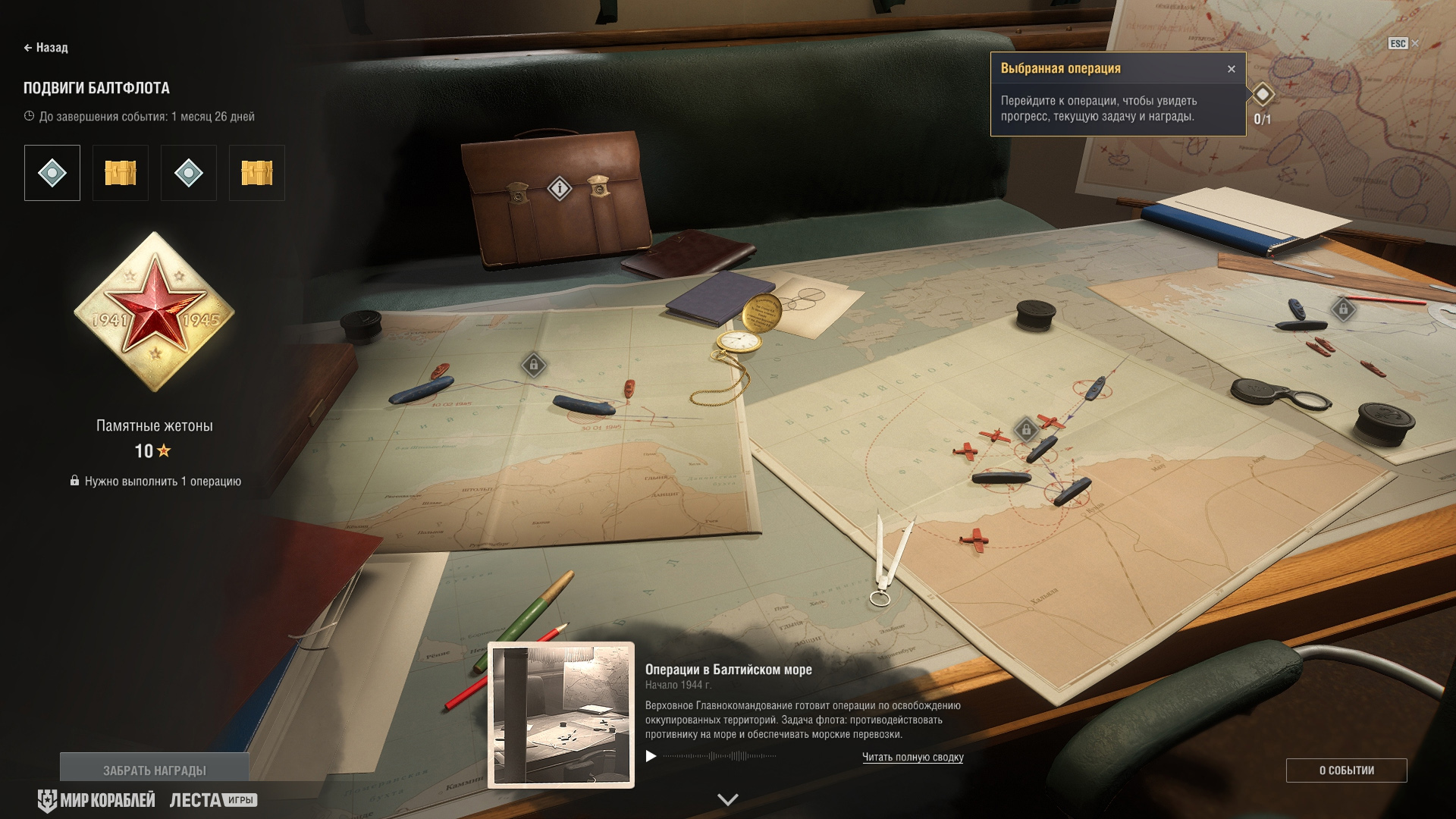
Task: Open the О СОБЫТИИ event info
Action: [x=1346, y=770]
